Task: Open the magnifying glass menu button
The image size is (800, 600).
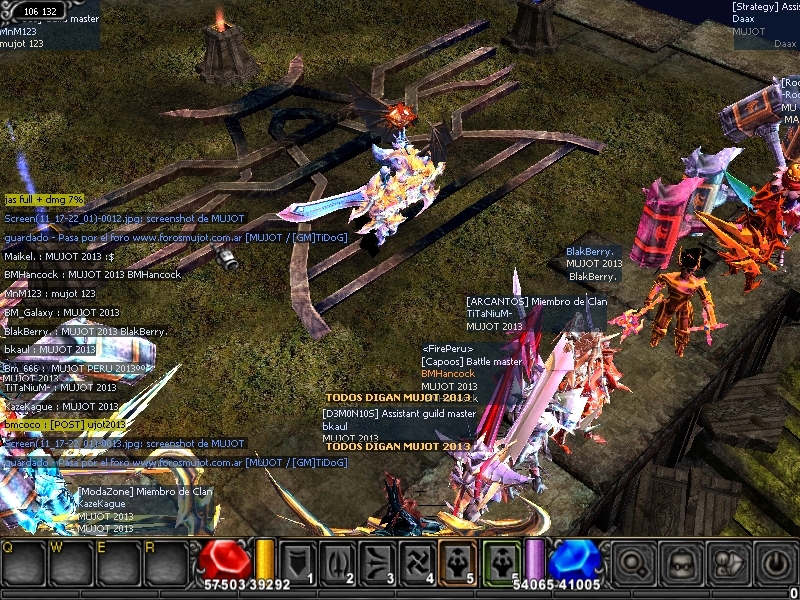Action: coord(632,564)
